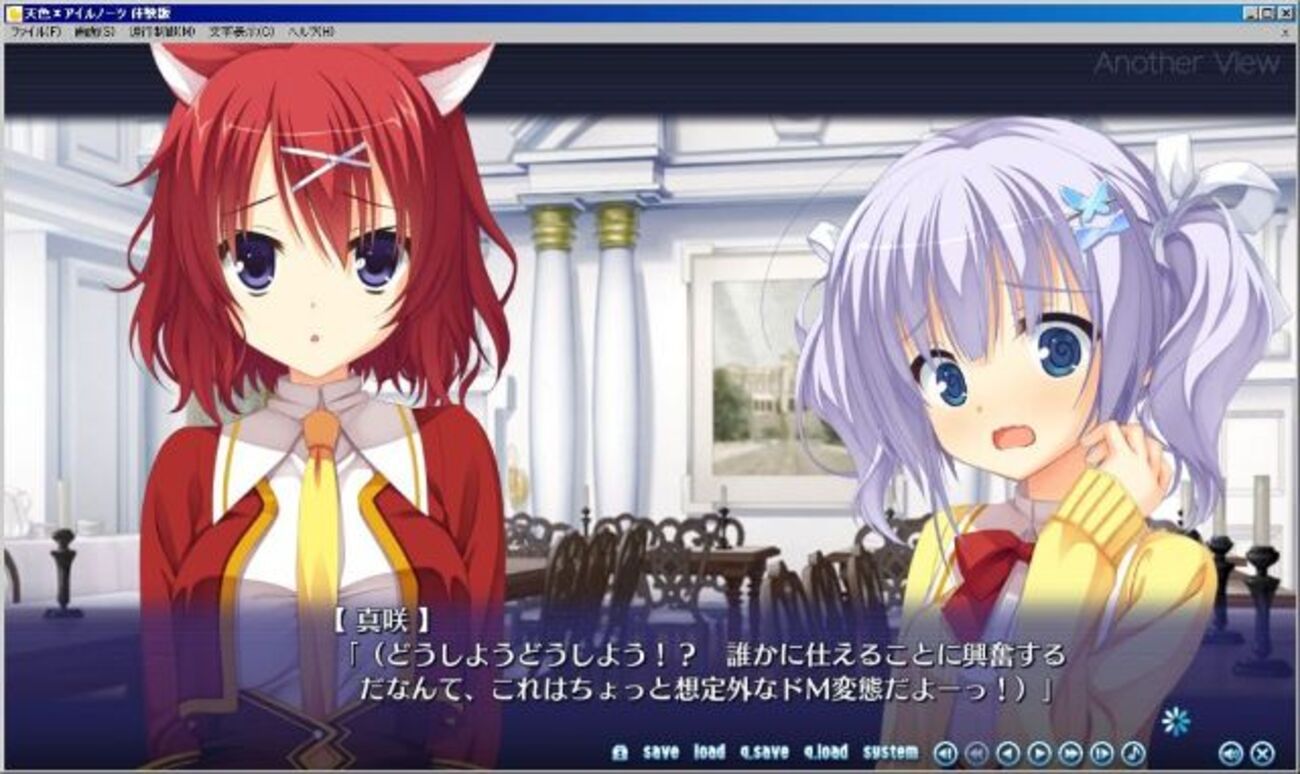This screenshot has height=774, width=1300.
Task: Click the speaker button beside the X
Action: click(x=1231, y=753)
